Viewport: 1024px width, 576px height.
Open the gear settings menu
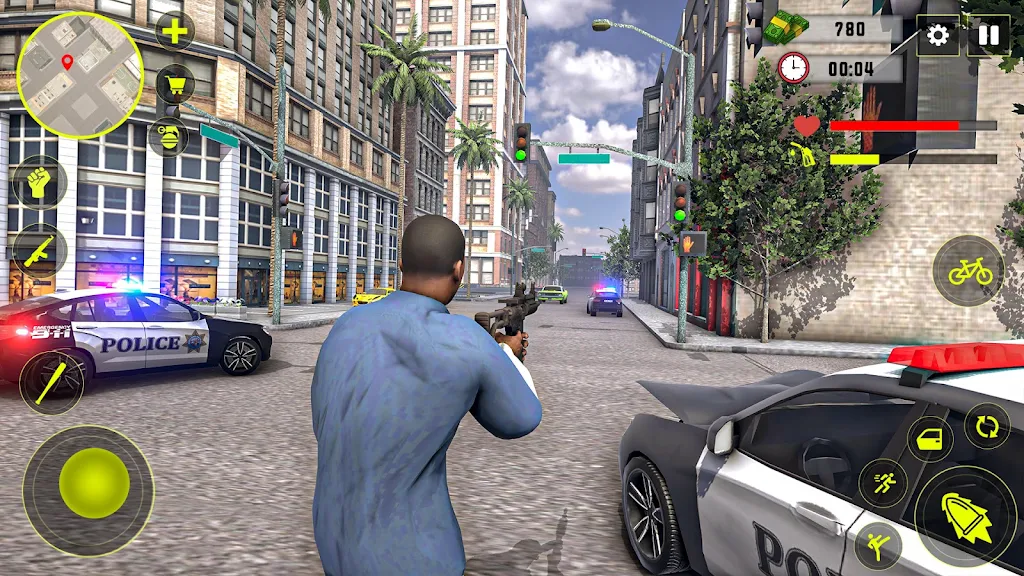click(937, 36)
